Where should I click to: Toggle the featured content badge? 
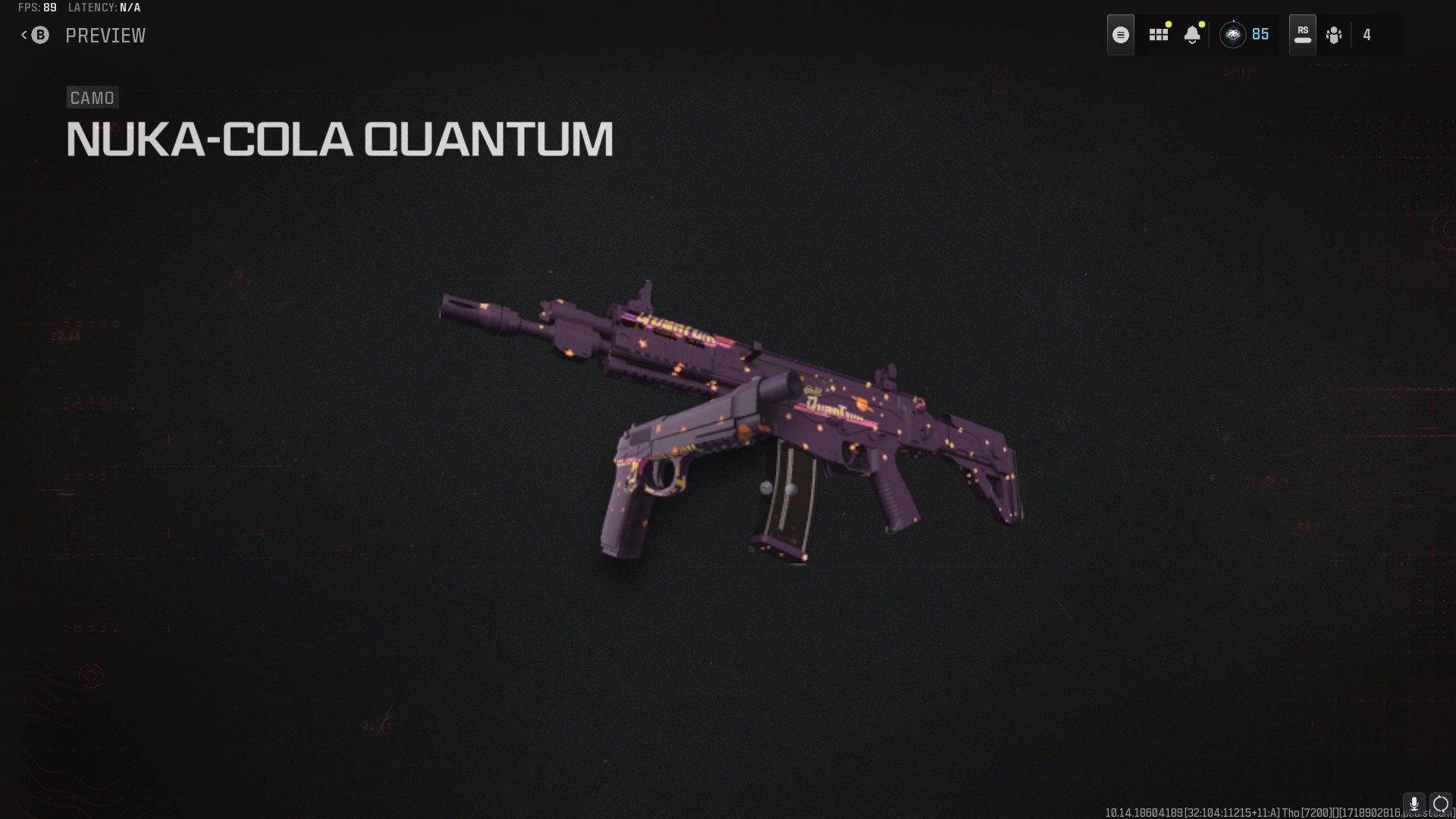[1169, 24]
